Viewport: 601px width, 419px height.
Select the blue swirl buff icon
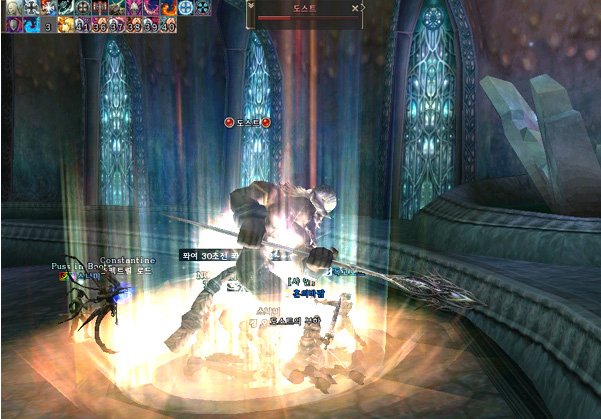coord(30,25)
